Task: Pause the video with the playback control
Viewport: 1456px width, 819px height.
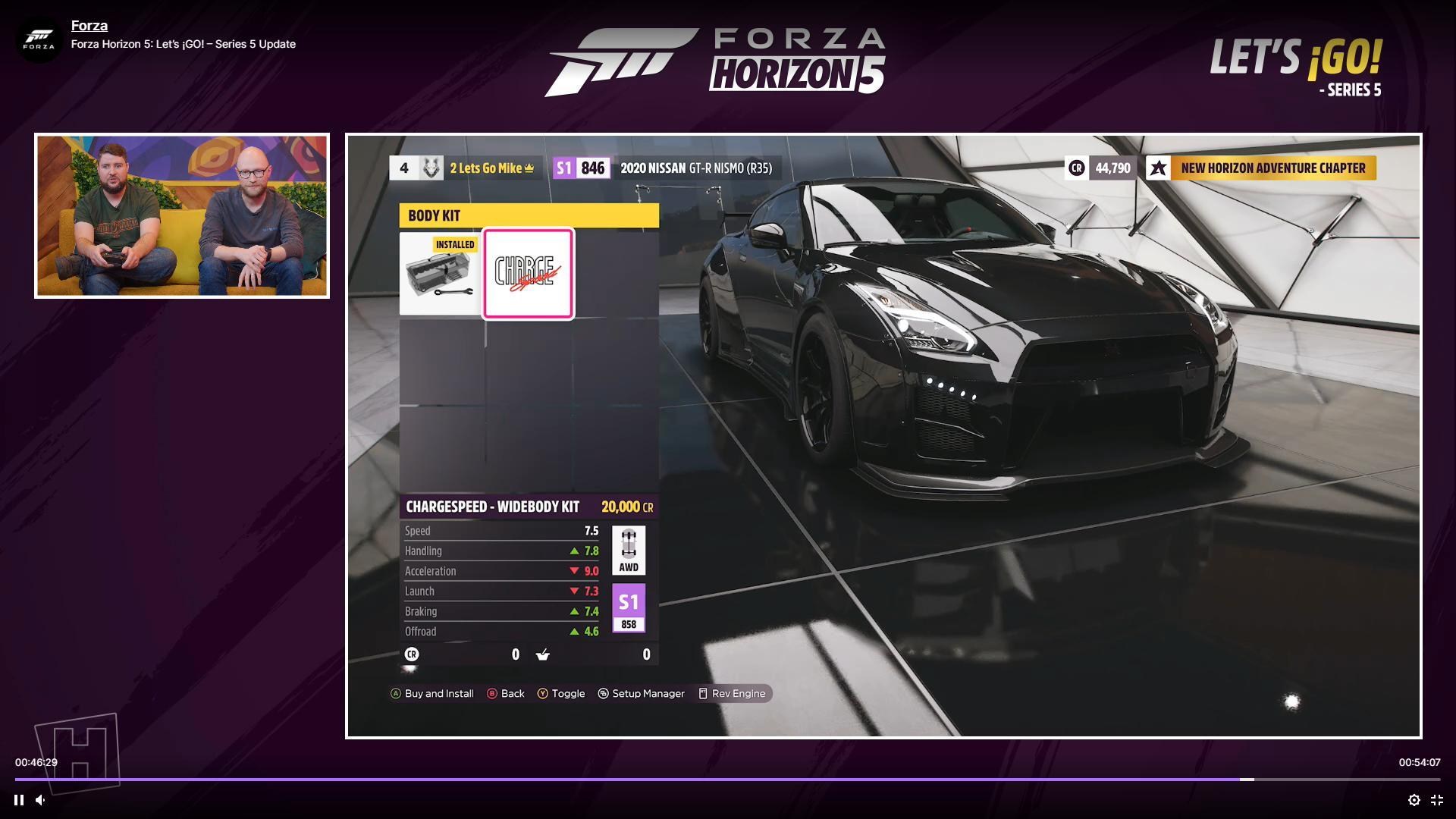Action: tap(18, 799)
